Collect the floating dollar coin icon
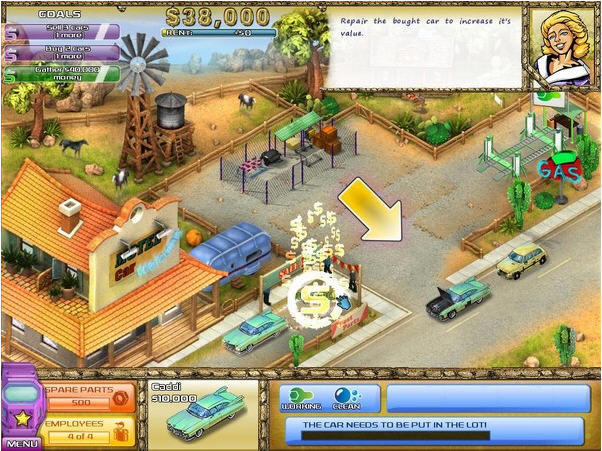The image size is (602, 451). (x=313, y=298)
